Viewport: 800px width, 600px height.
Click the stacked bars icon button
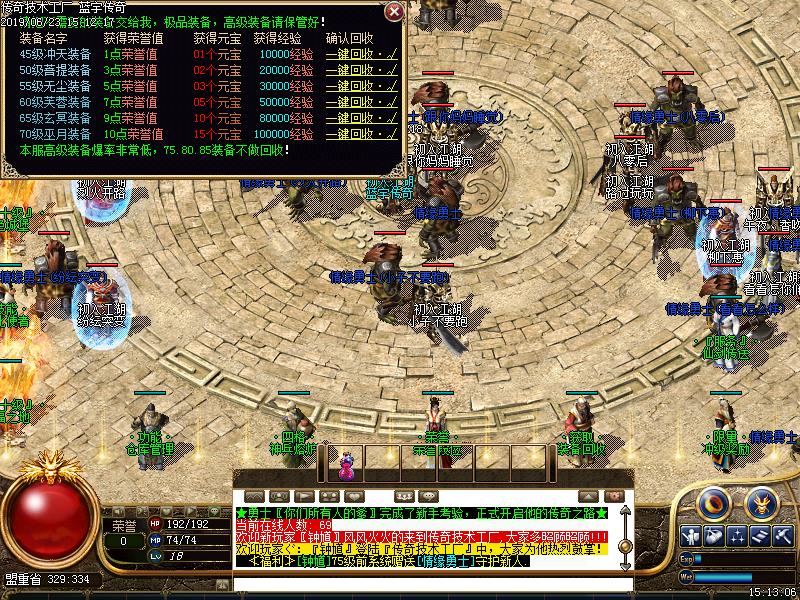761,536
